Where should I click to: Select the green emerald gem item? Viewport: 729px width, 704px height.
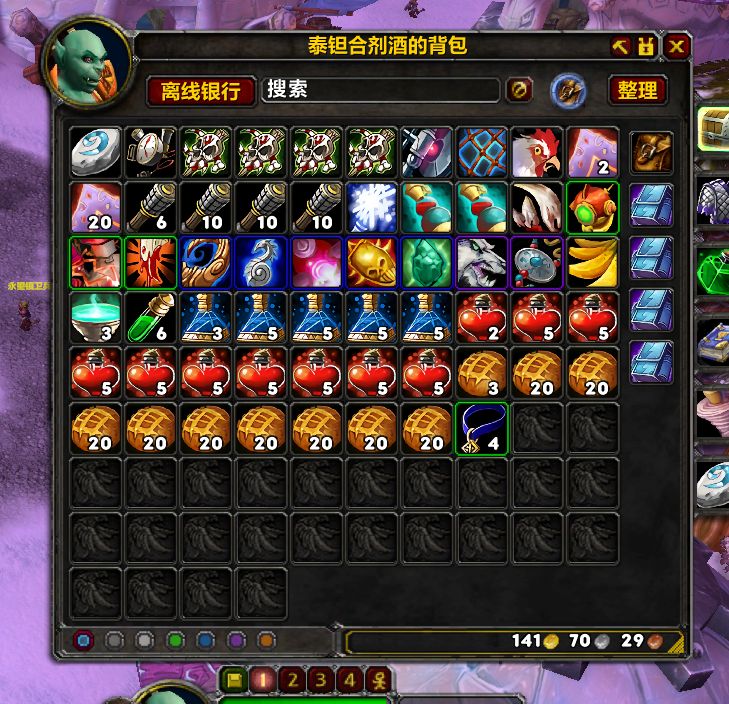[x=426, y=261]
